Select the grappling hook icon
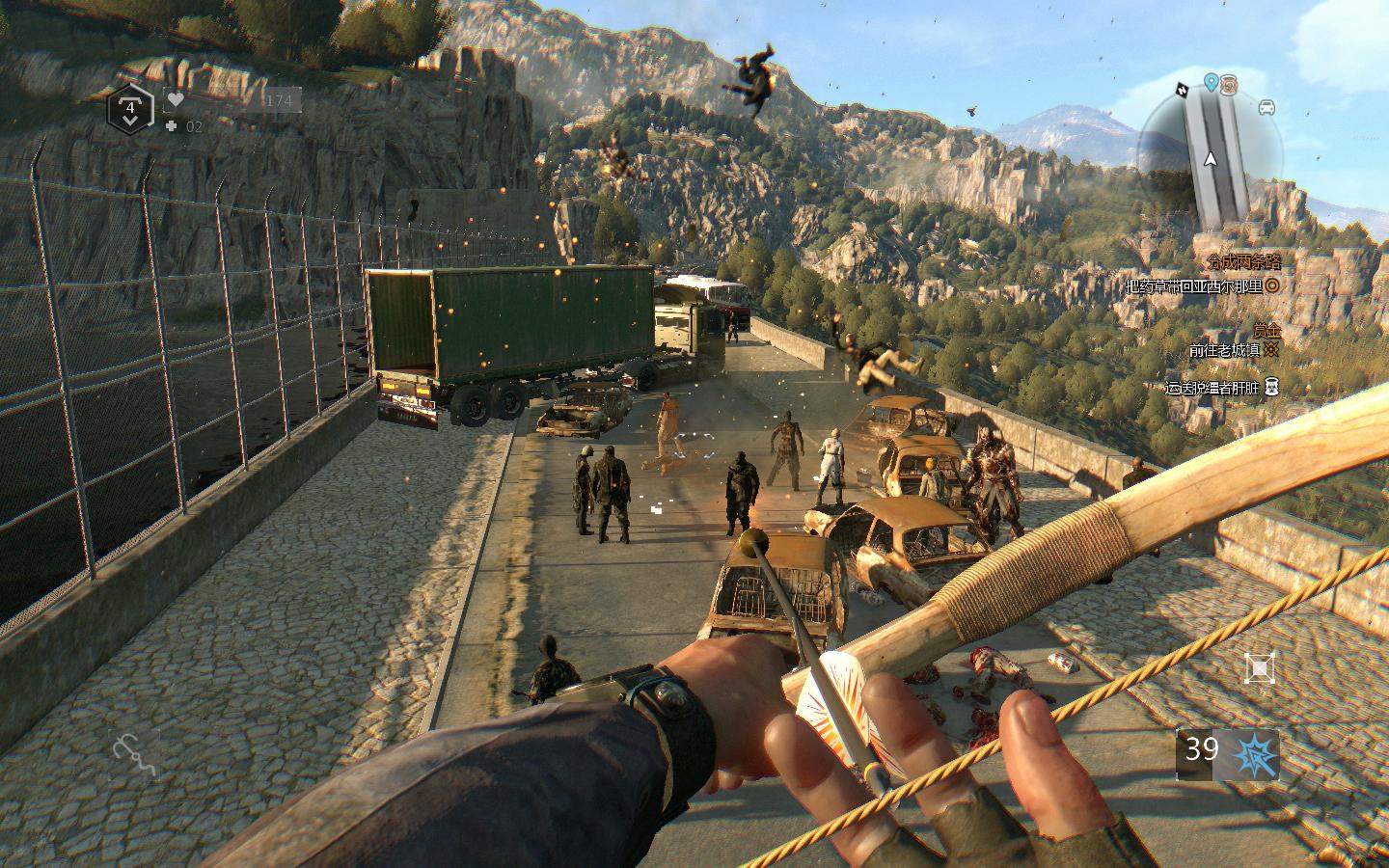The height and width of the screenshot is (868, 1389). pos(133,755)
